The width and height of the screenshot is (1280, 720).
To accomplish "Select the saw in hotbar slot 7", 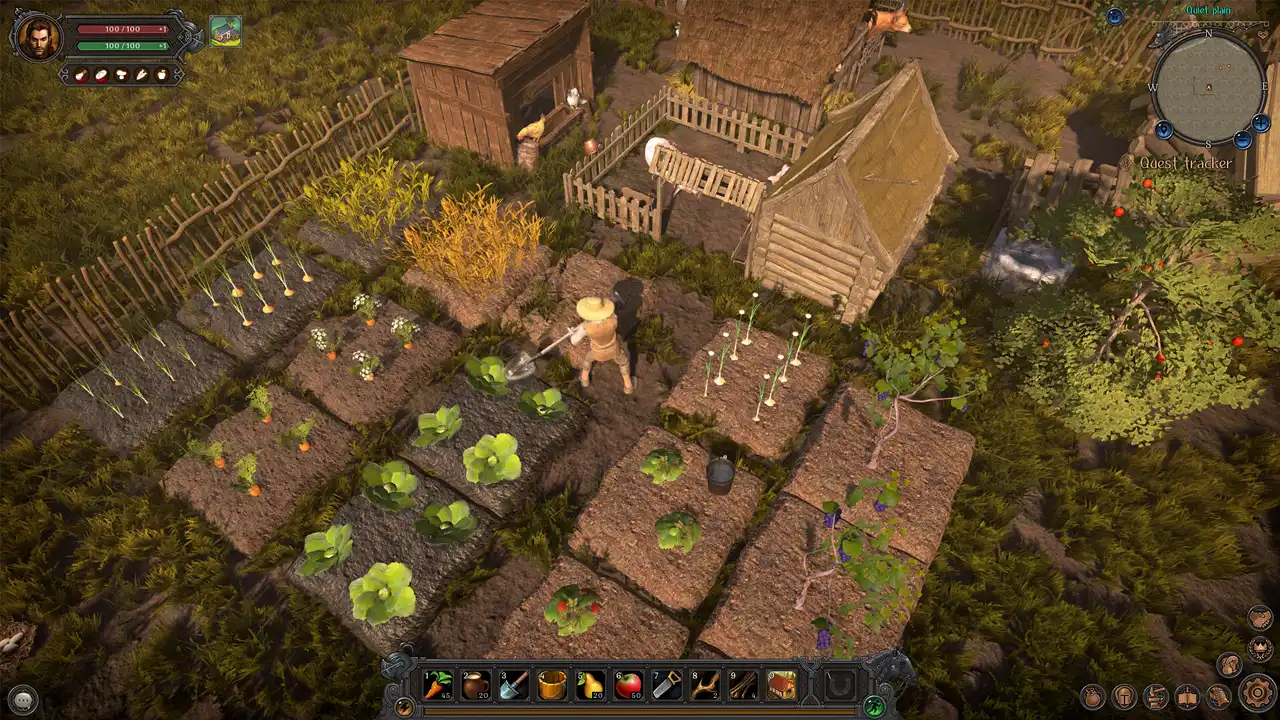I will [664, 686].
